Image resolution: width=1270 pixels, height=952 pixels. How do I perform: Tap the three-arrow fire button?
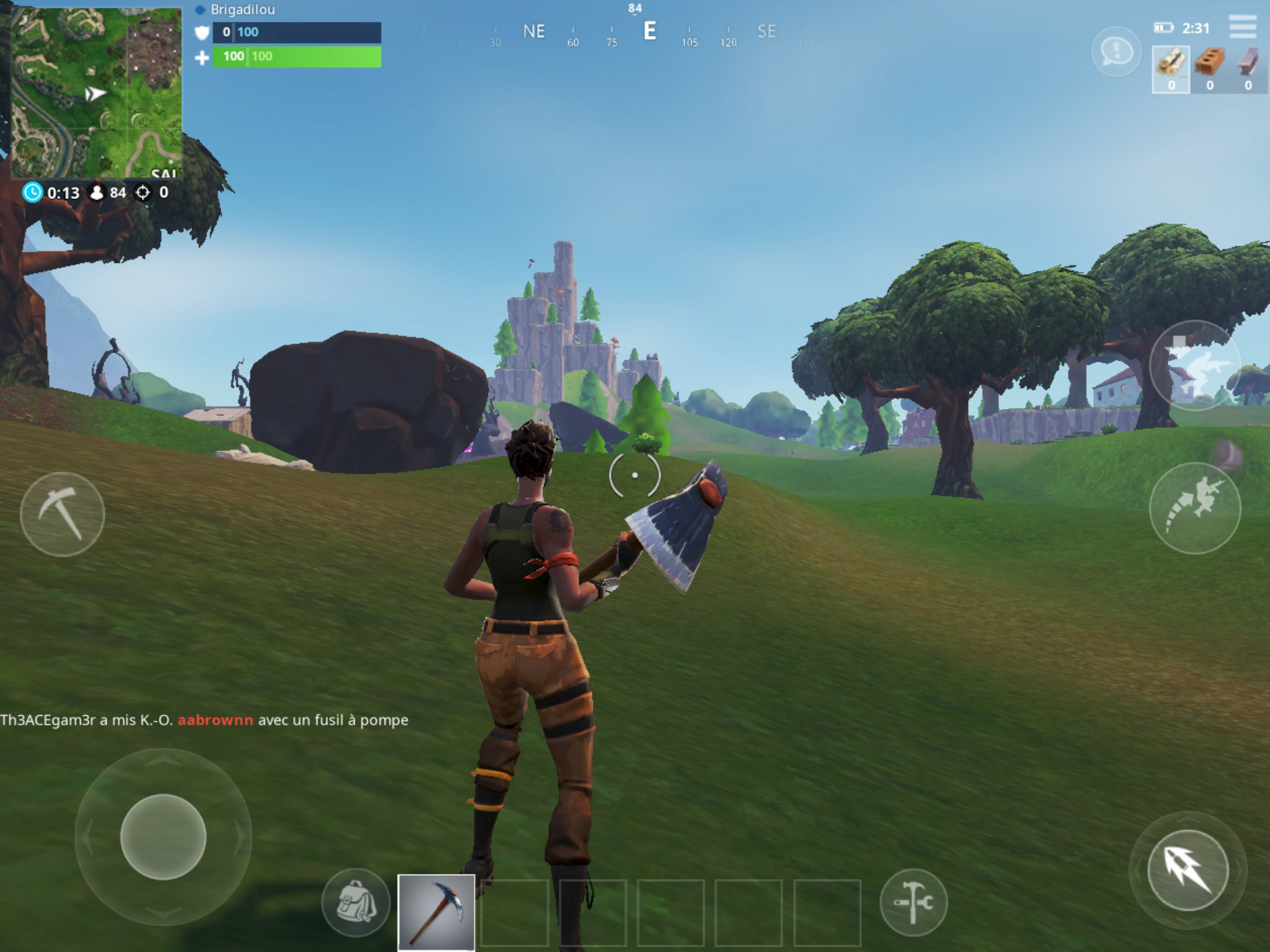[x=1187, y=870]
